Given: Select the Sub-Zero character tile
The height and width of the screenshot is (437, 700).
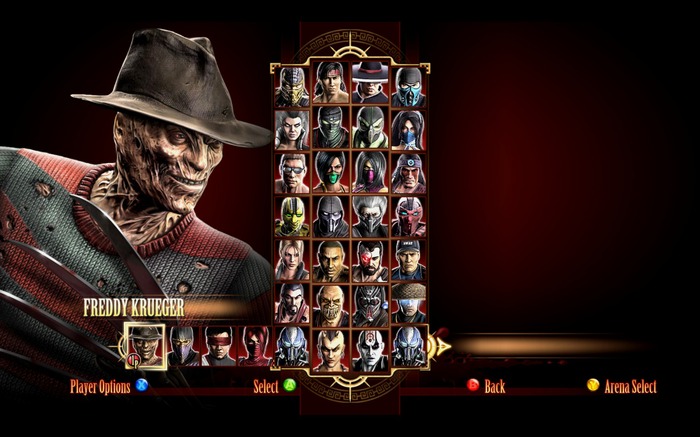Looking at the screenshot, I should tap(408, 84).
